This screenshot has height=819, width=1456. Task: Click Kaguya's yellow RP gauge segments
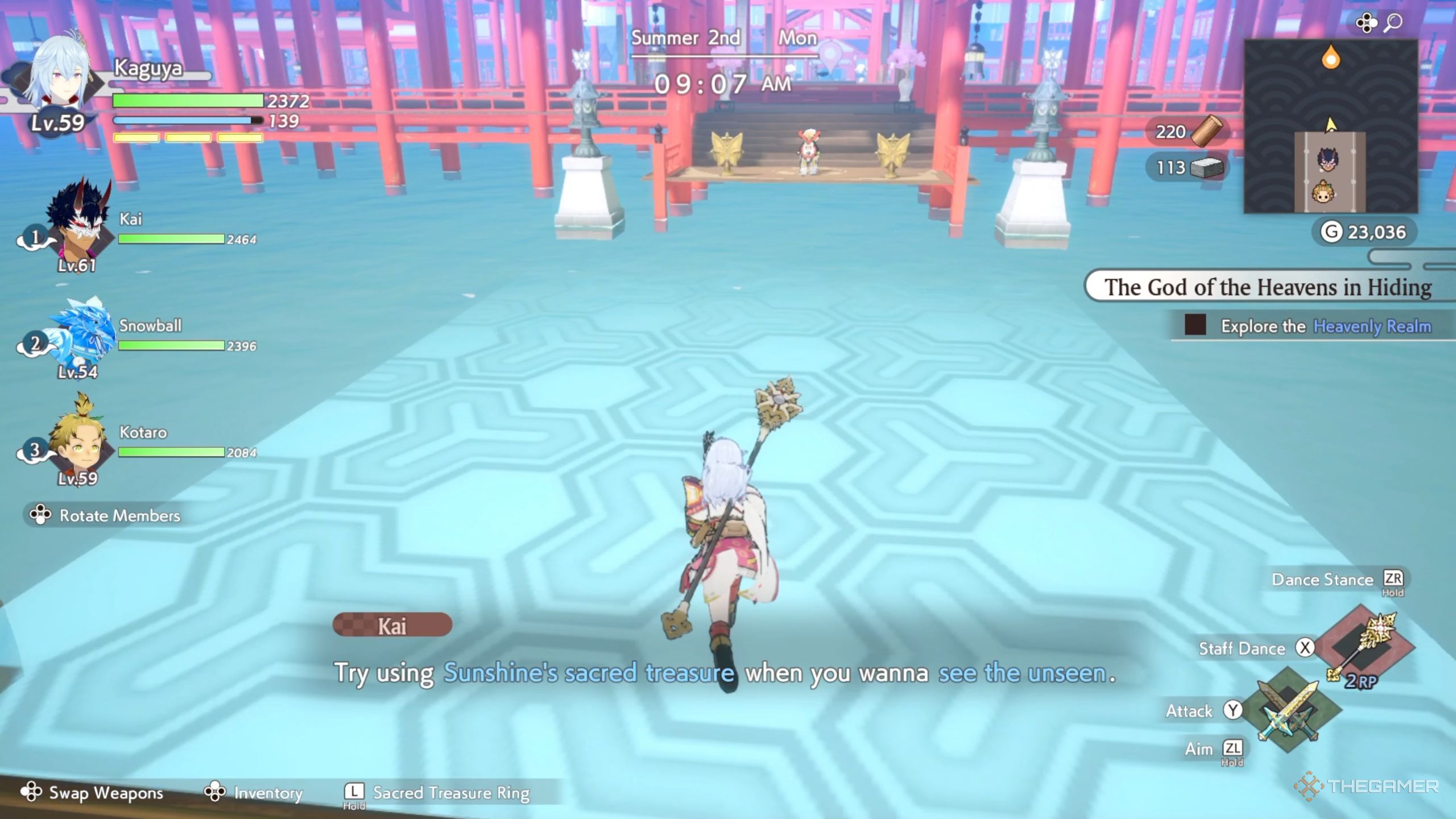(x=188, y=138)
